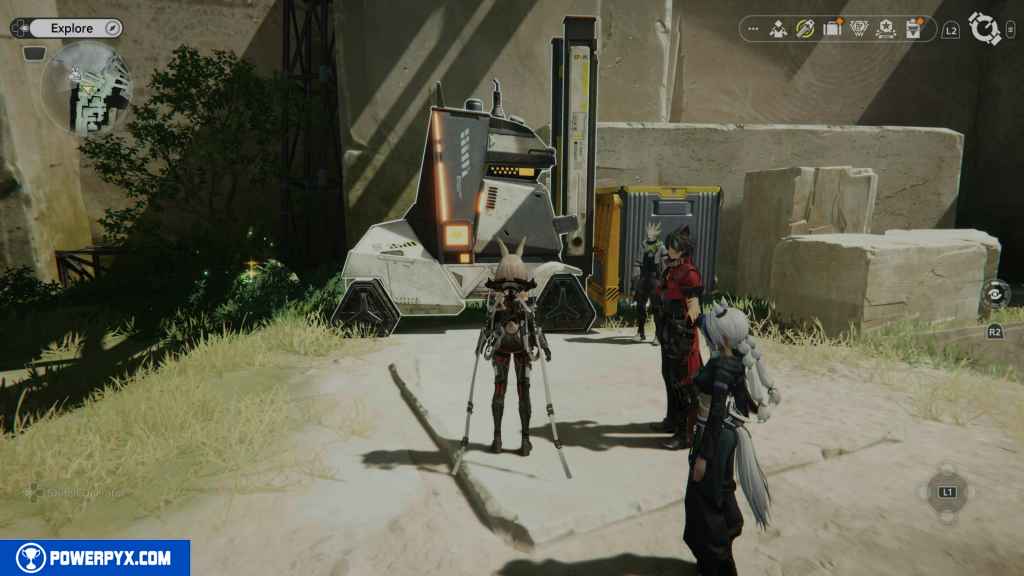Click the compass icon beside Explore
This screenshot has width=1024, height=576.
[112, 28]
